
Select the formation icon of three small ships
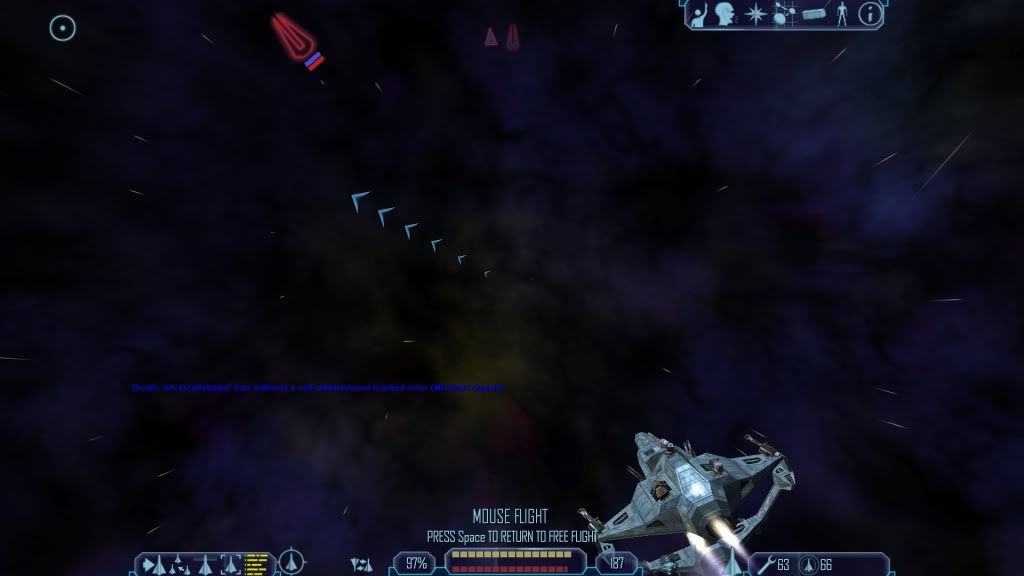pos(179,564)
